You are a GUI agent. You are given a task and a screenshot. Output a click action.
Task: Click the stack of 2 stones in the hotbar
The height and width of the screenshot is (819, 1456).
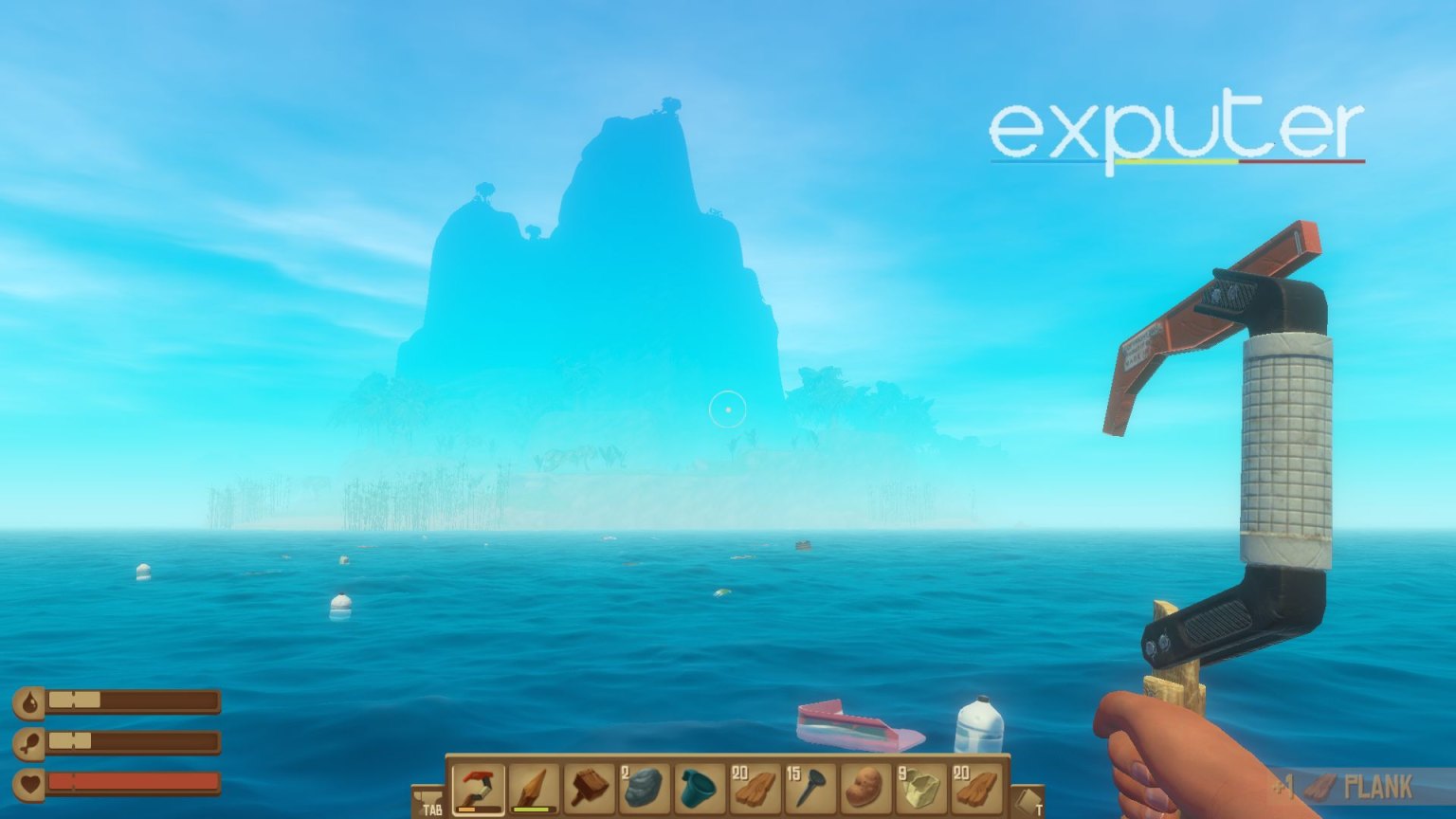tap(645, 788)
